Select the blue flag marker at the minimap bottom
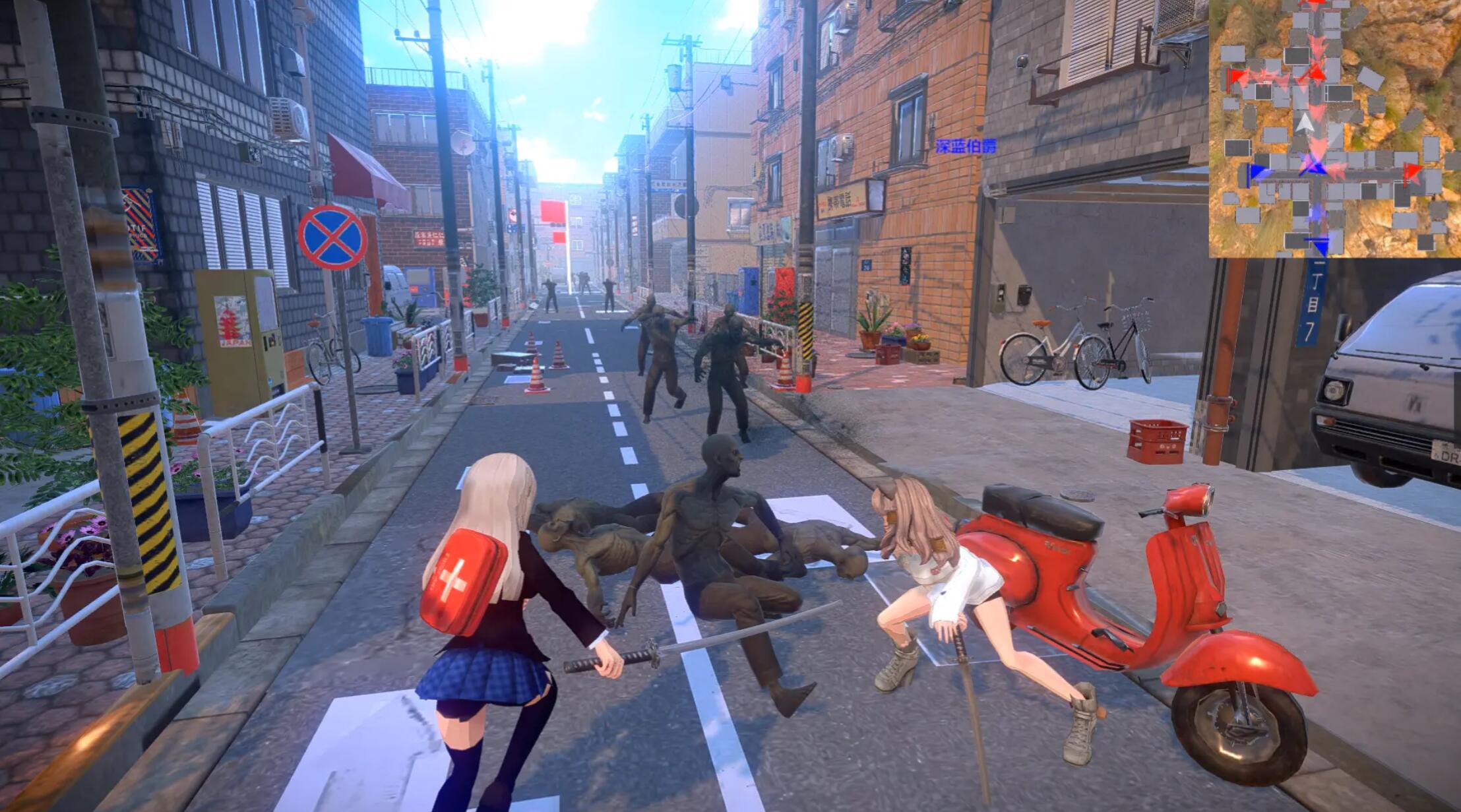Viewport: 1461px width, 812px height. tap(1320, 245)
